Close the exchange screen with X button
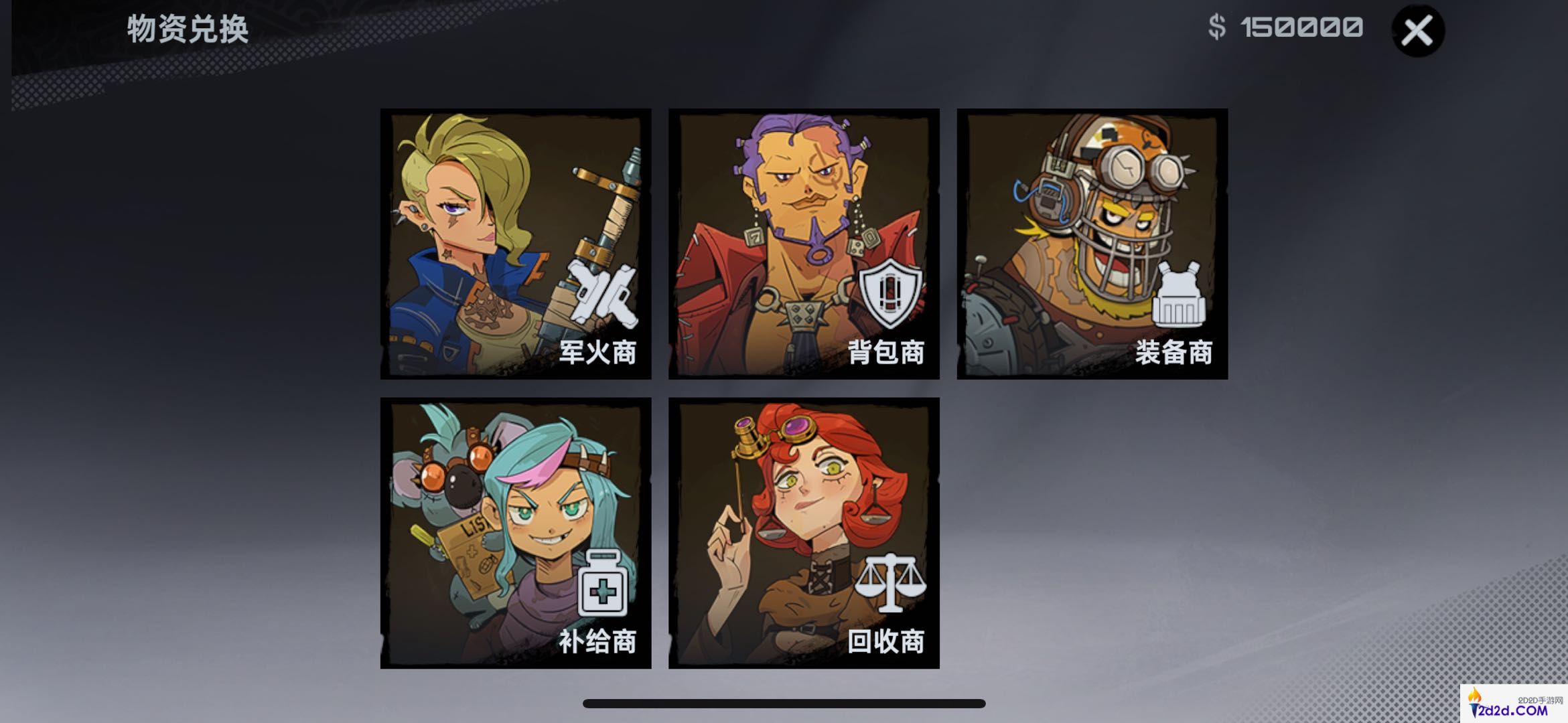 (x=1418, y=32)
